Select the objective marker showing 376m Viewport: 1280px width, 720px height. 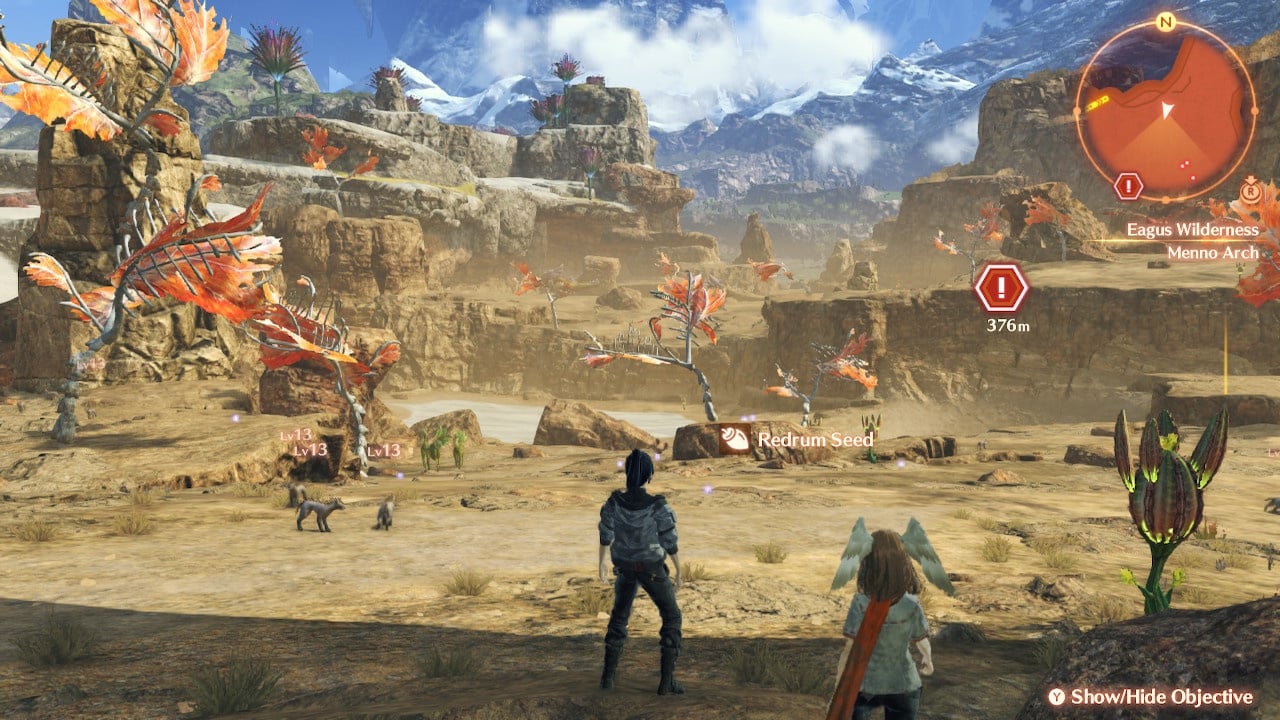(x=1001, y=289)
